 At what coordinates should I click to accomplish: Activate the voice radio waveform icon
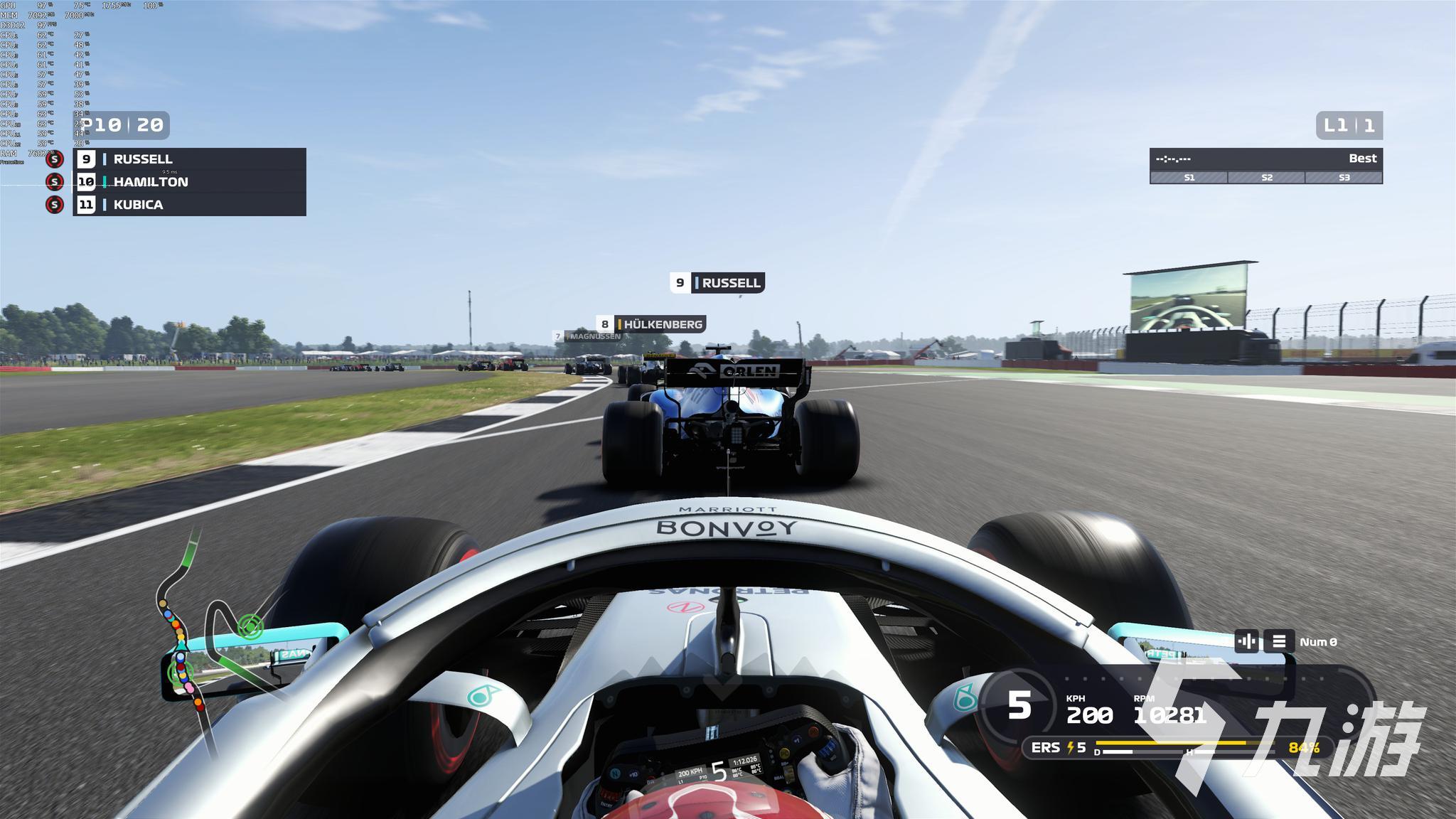1246,641
